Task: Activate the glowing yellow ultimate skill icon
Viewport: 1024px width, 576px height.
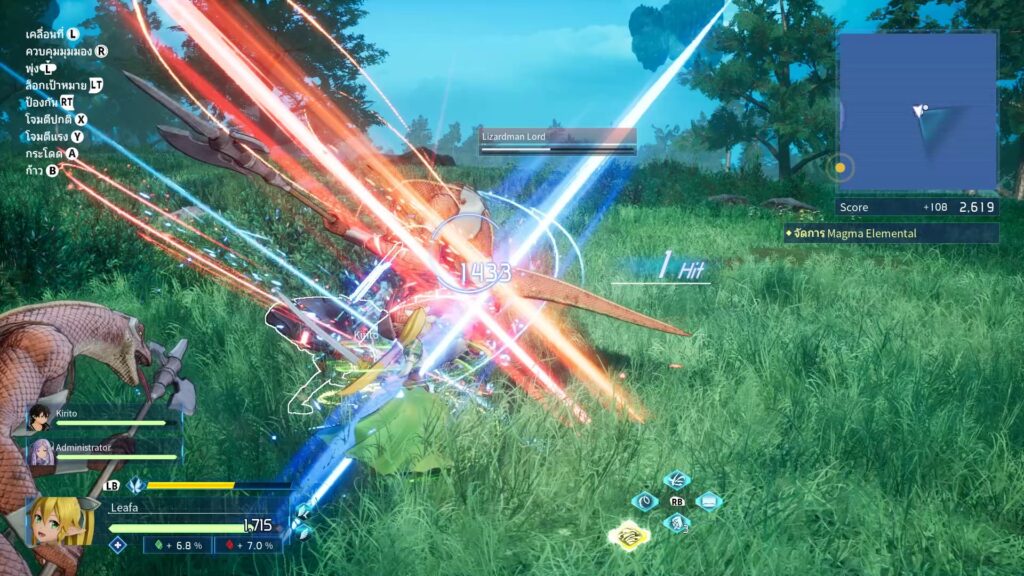Action: (630, 535)
